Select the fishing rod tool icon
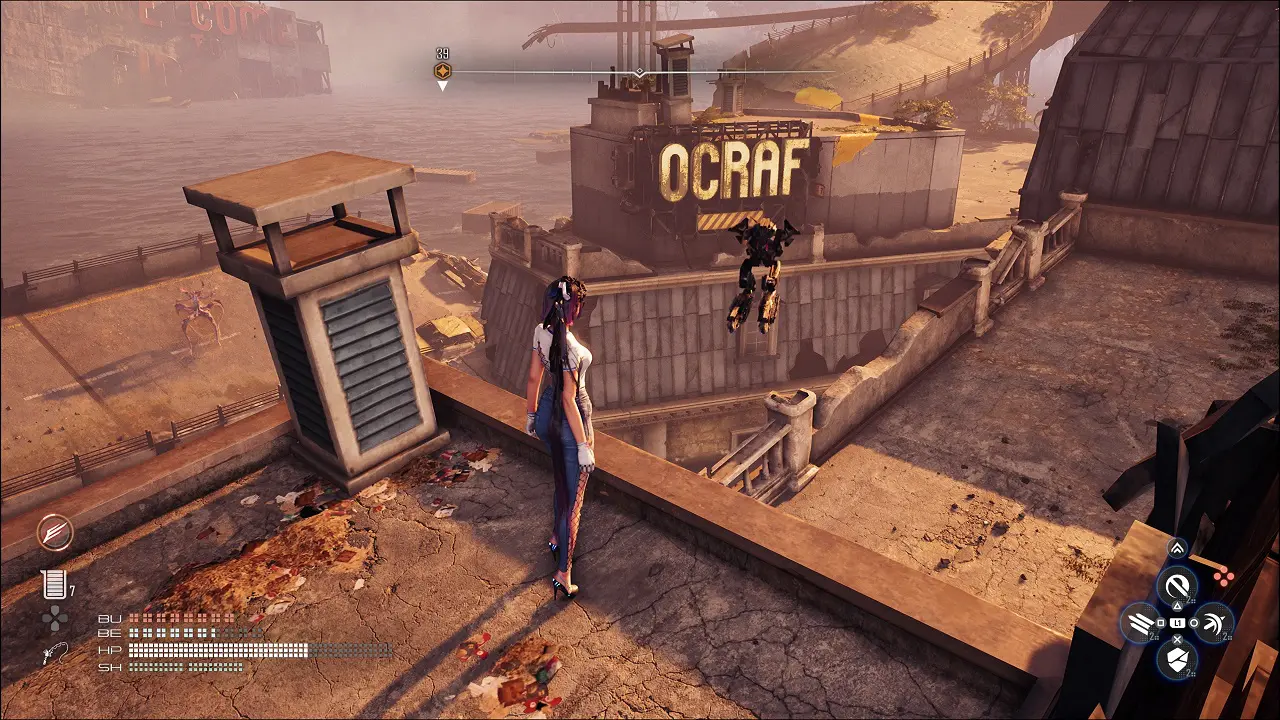 54,652
